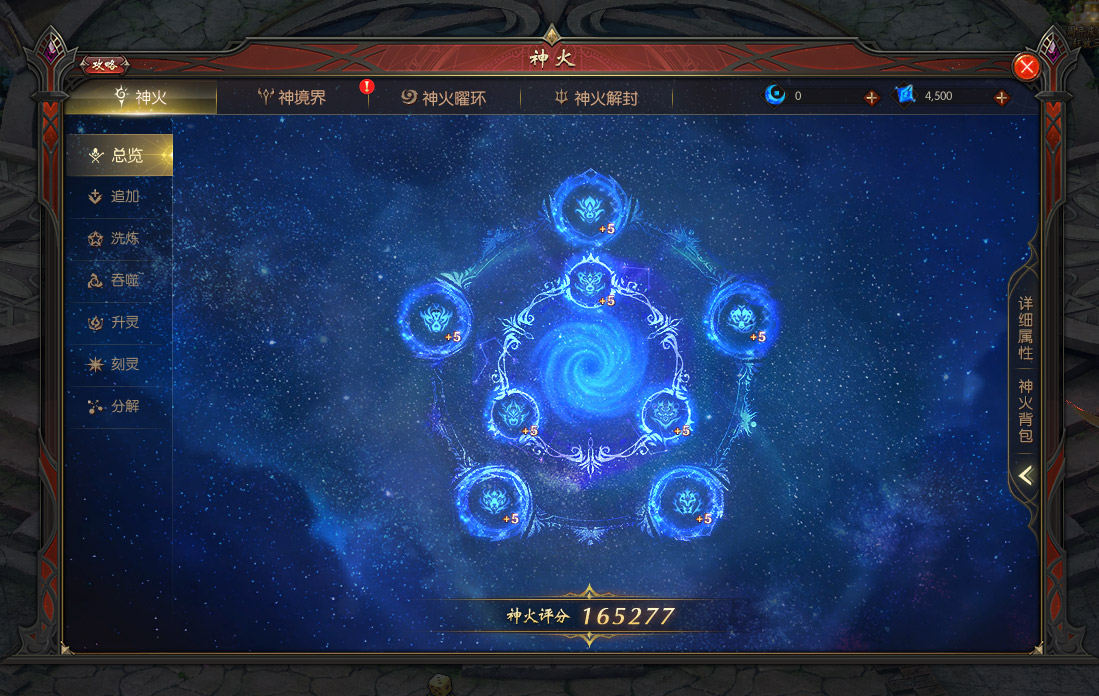Switch to the 神境界 tab
The height and width of the screenshot is (696, 1099).
pos(292,97)
